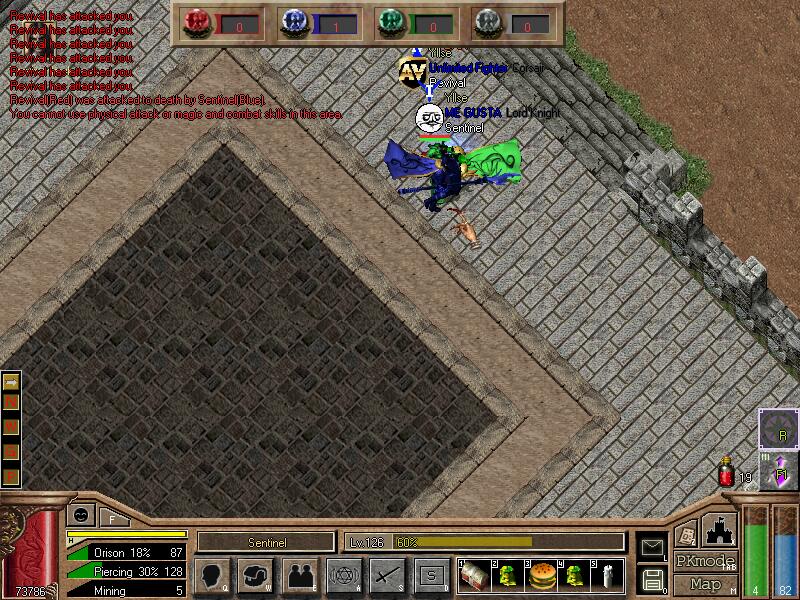Click the floppy disk save button

pos(651,578)
